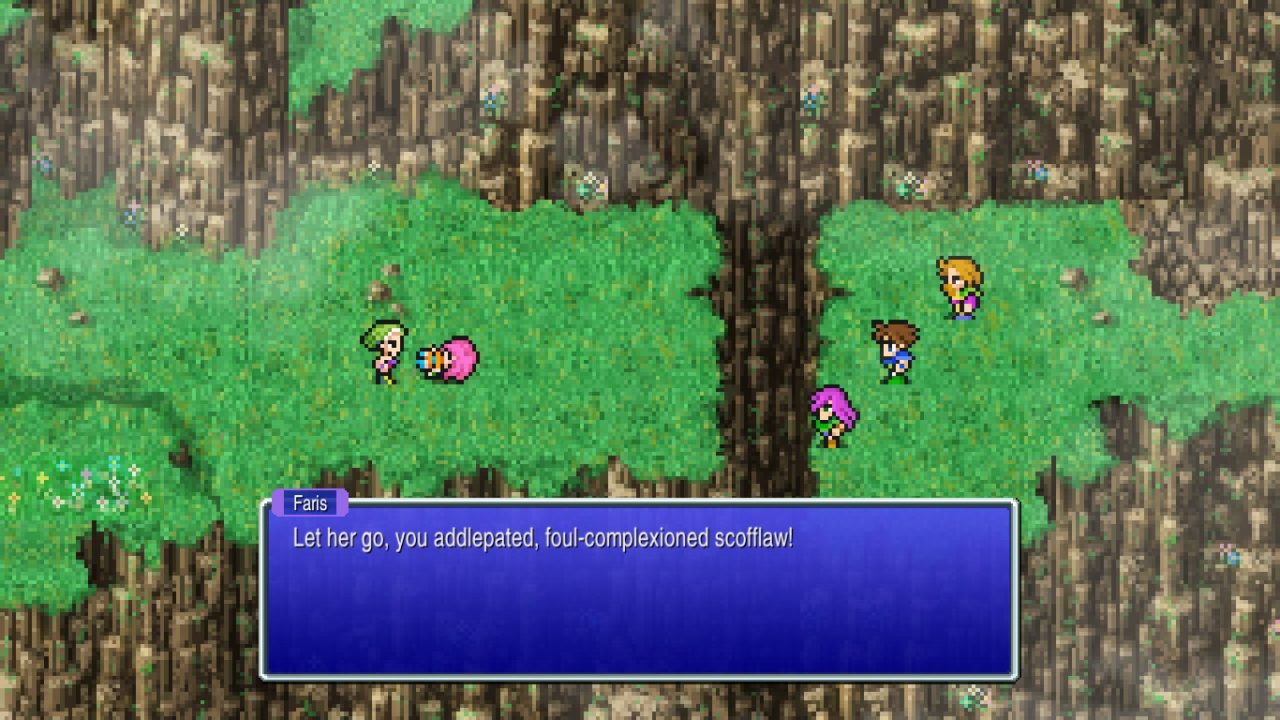1280x720 pixels.
Task: Select the green-haired captor sprite
Action: 385,350
